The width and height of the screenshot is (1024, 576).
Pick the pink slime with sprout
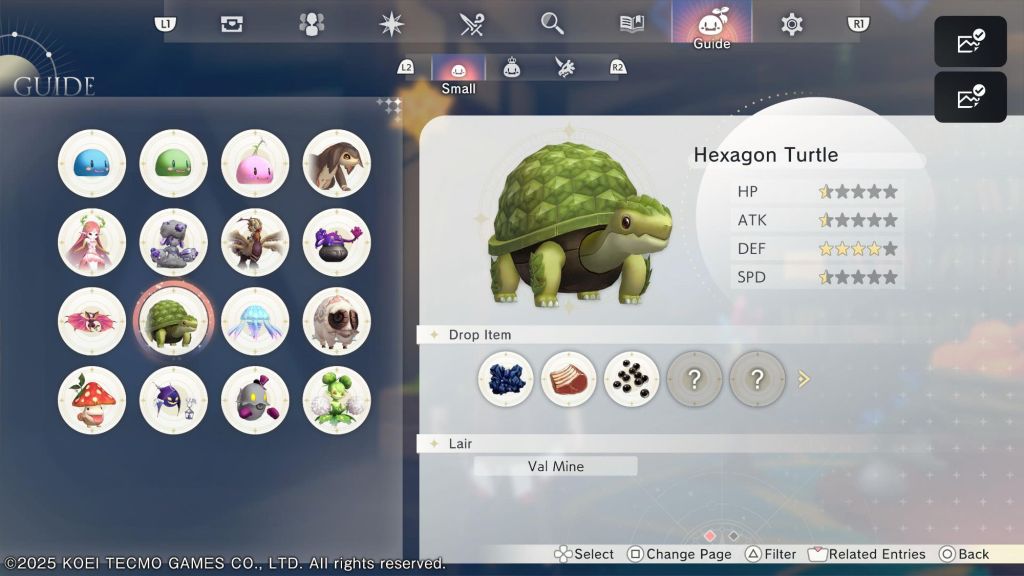coord(255,163)
